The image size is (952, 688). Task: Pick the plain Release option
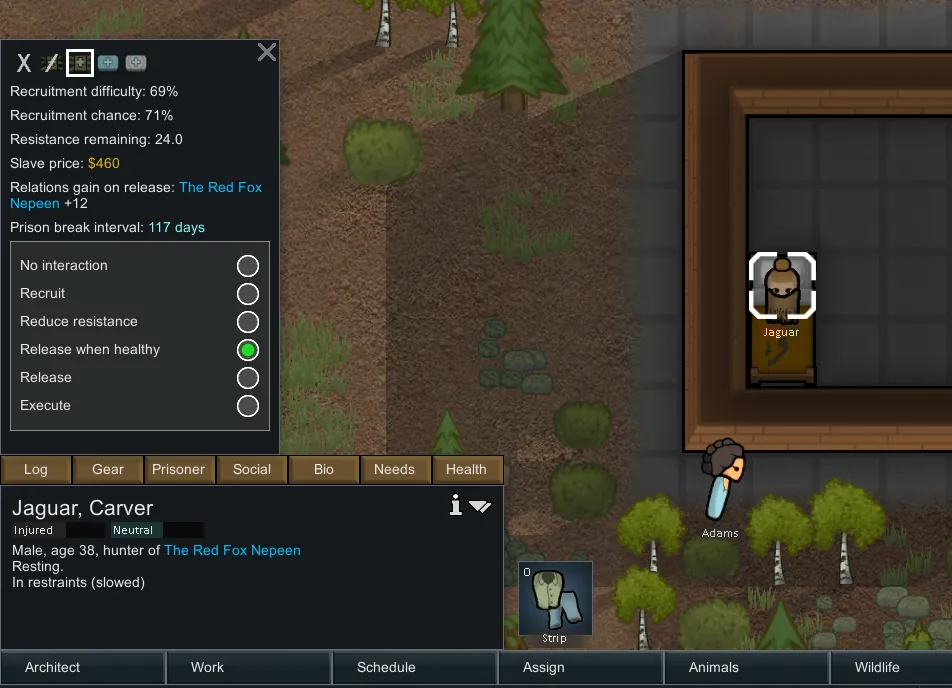(247, 378)
